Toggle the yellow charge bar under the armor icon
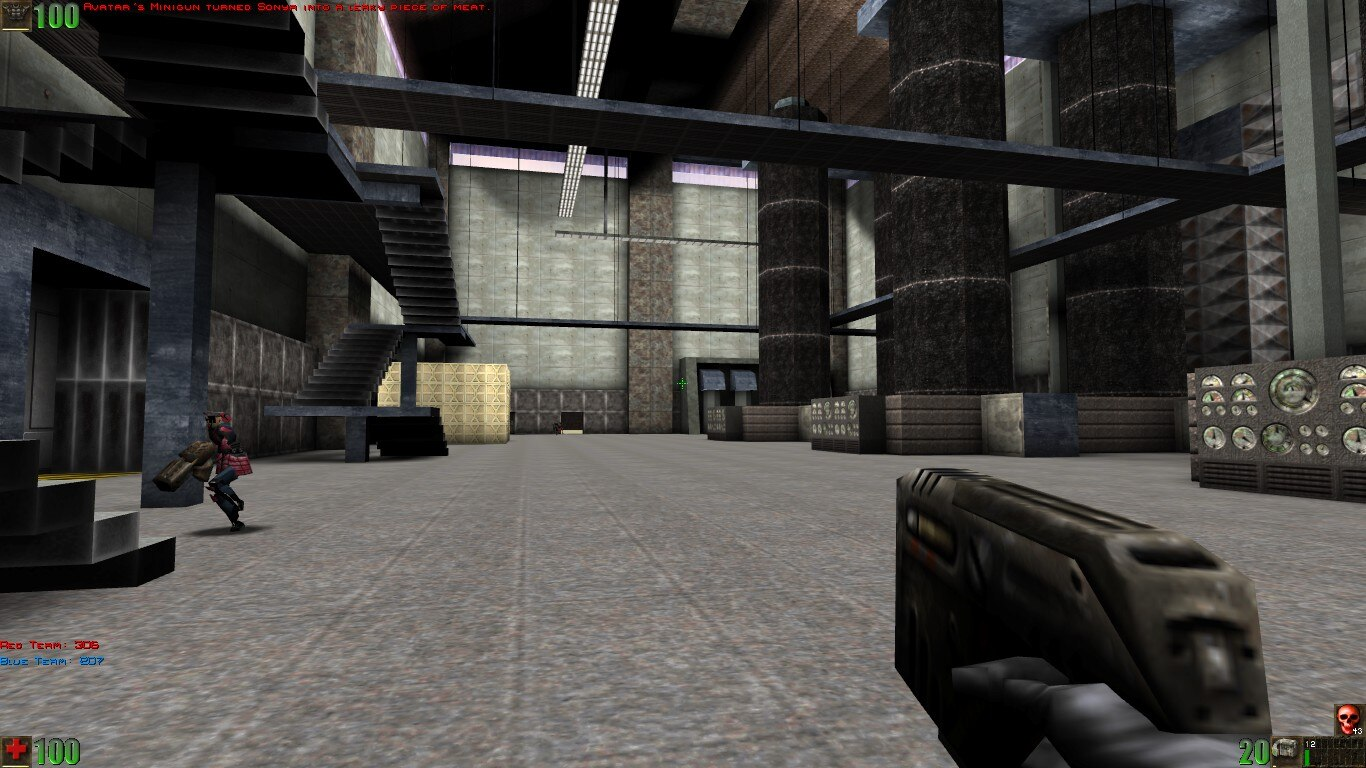This screenshot has width=1366, height=768. tap(15, 29)
